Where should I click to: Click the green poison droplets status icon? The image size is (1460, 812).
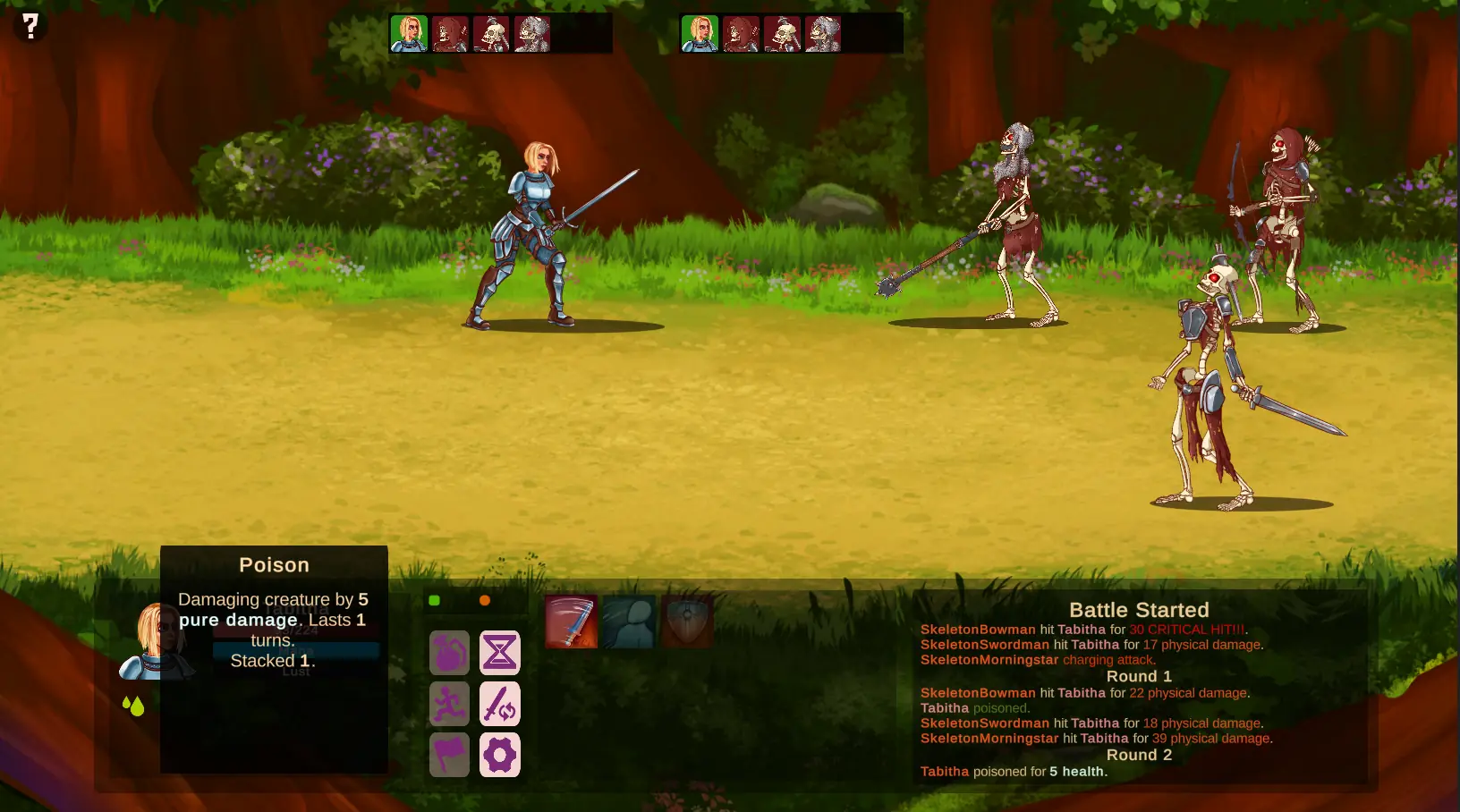coord(133,706)
